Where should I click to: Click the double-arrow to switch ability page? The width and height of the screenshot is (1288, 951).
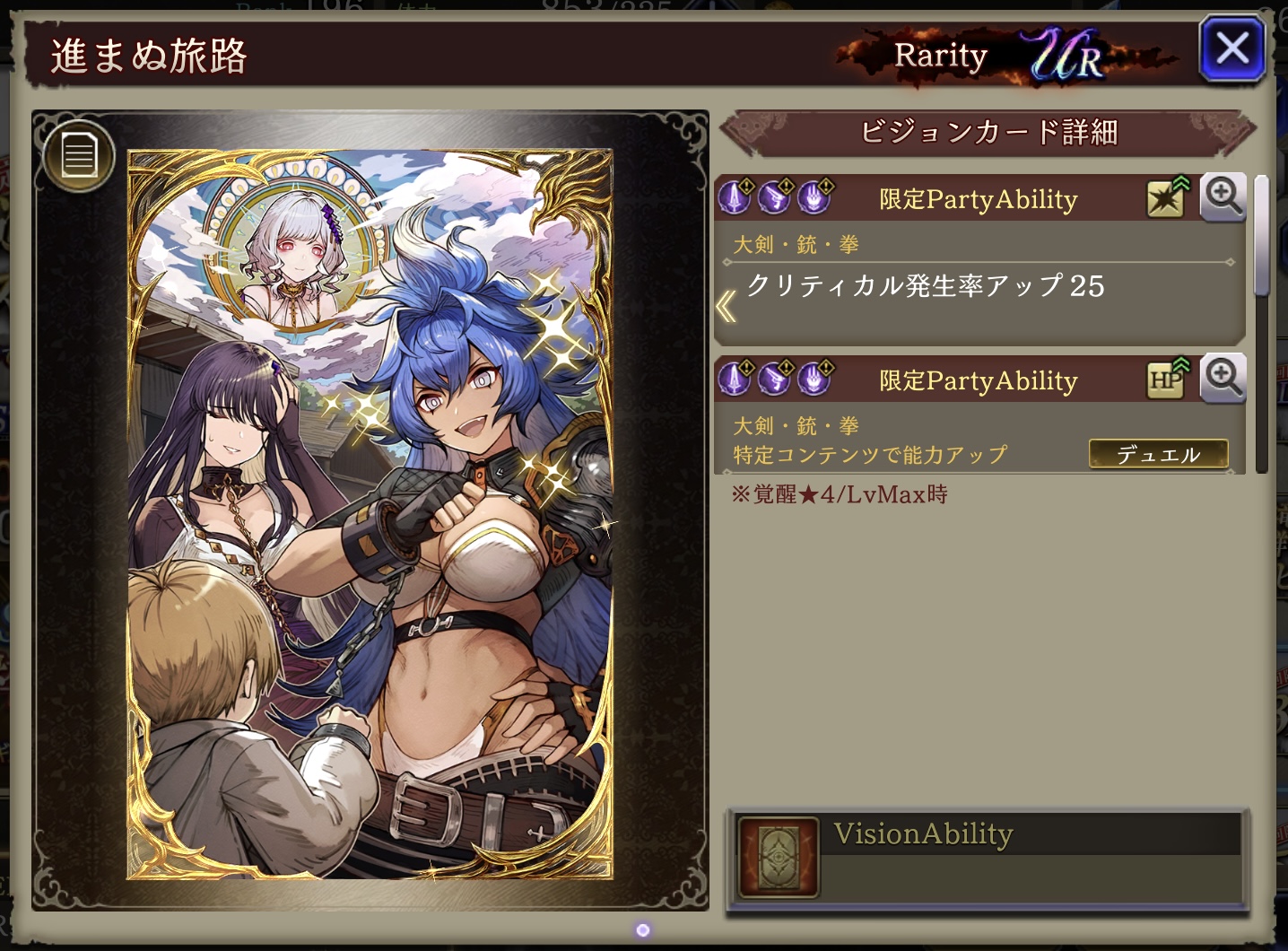pos(727,307)
